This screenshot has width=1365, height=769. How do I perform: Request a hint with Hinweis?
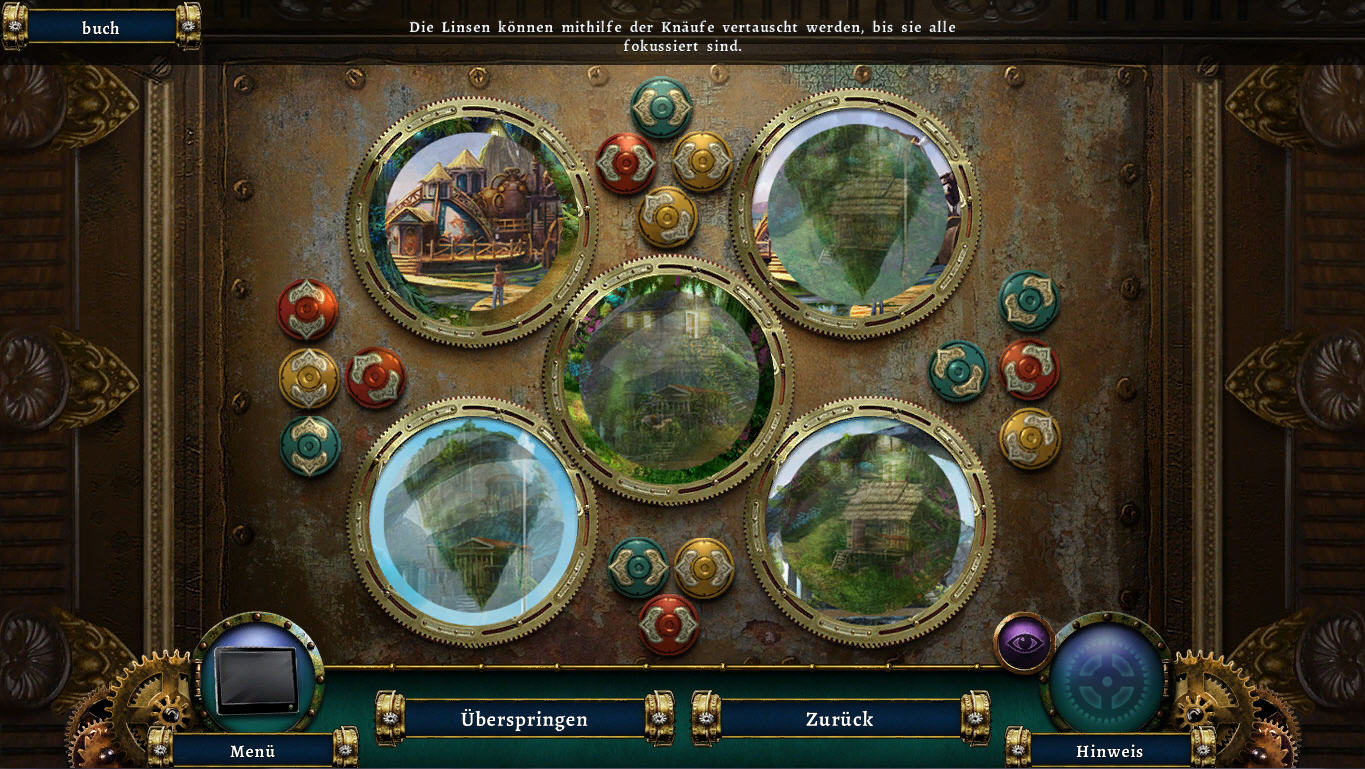(1109, 750)
